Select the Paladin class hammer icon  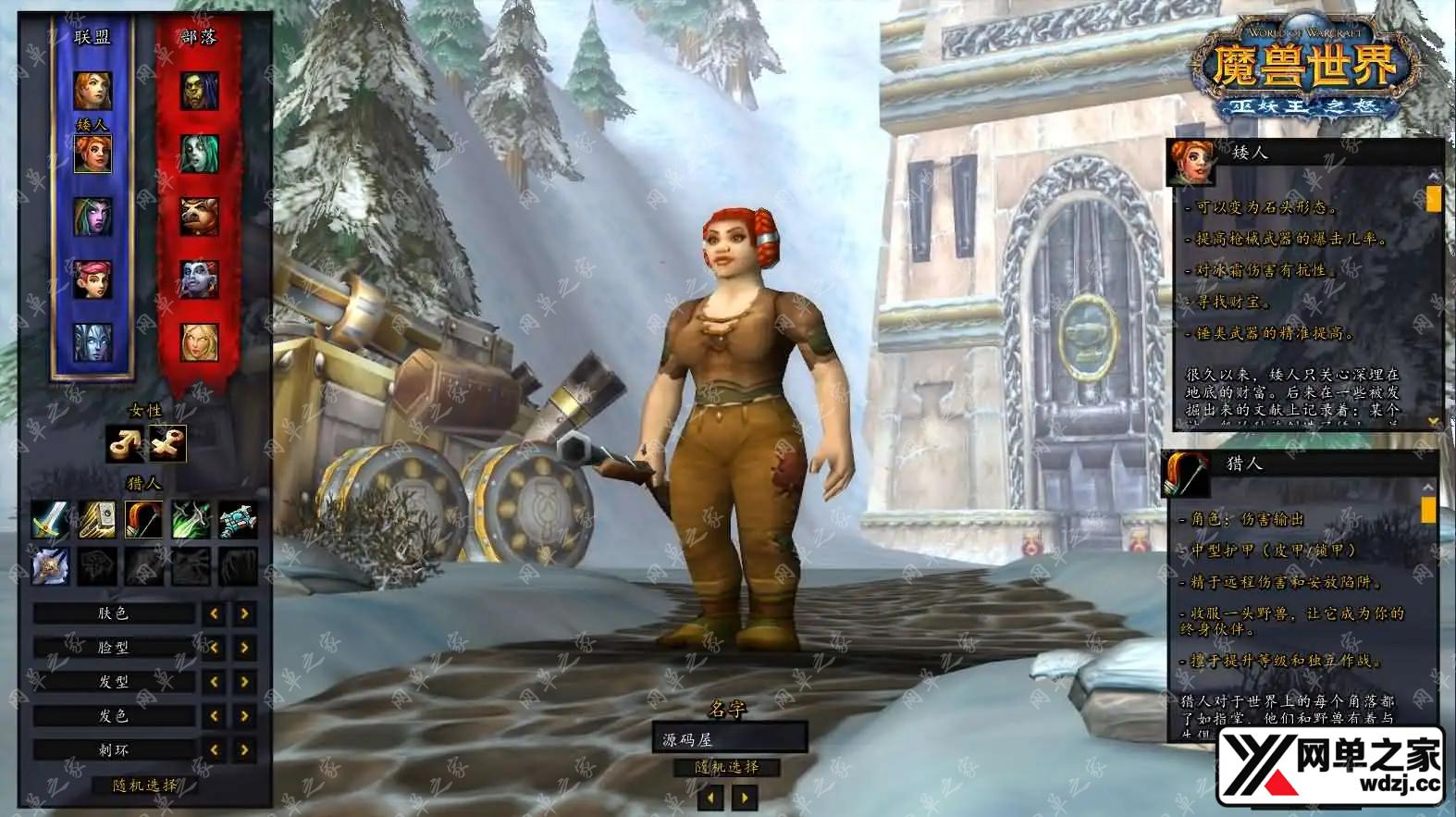(97, 520)
